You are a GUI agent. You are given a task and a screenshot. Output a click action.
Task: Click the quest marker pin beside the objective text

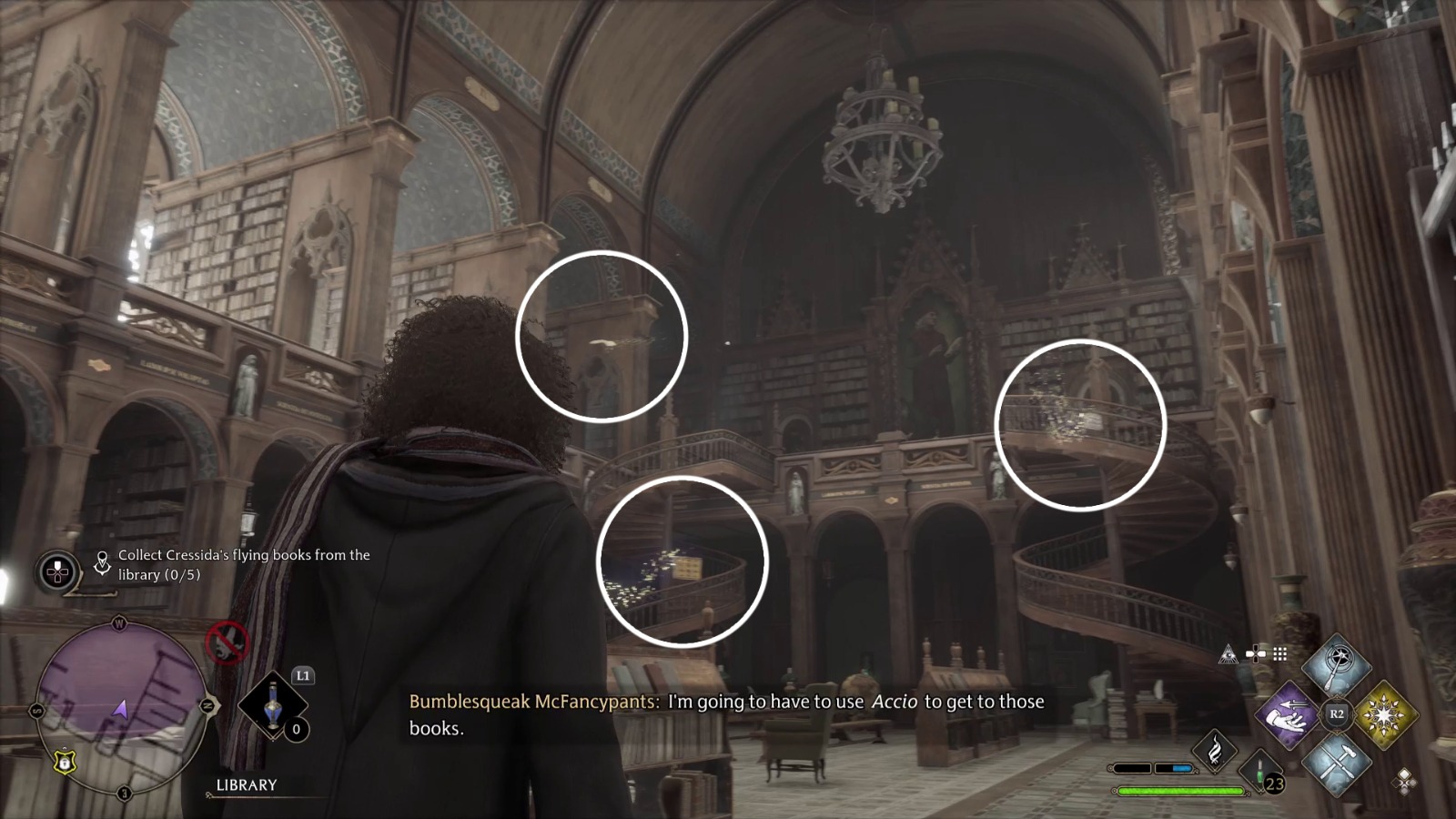click(x=102, y=561)
